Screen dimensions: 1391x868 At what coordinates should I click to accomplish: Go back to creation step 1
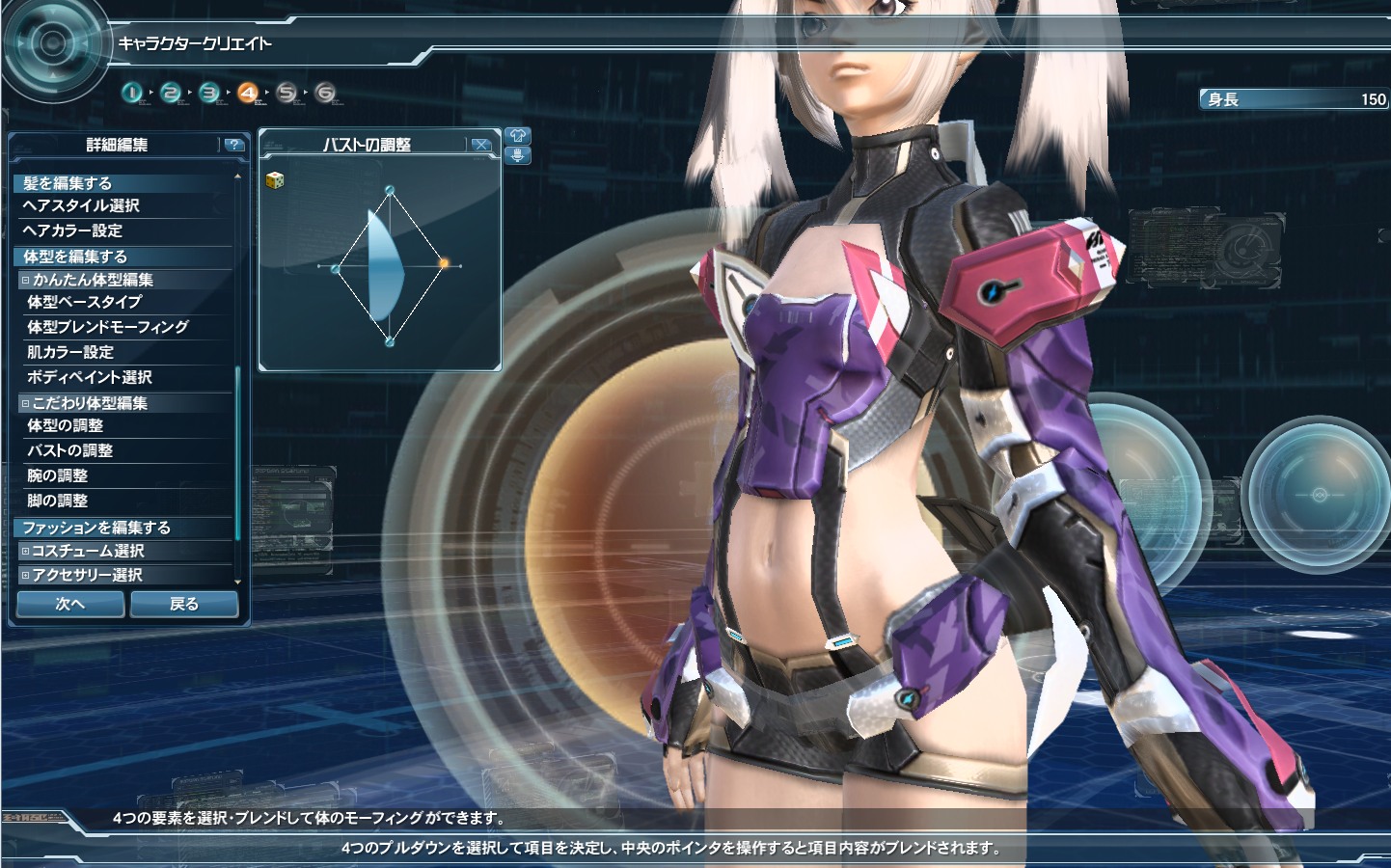click(132, 93)
